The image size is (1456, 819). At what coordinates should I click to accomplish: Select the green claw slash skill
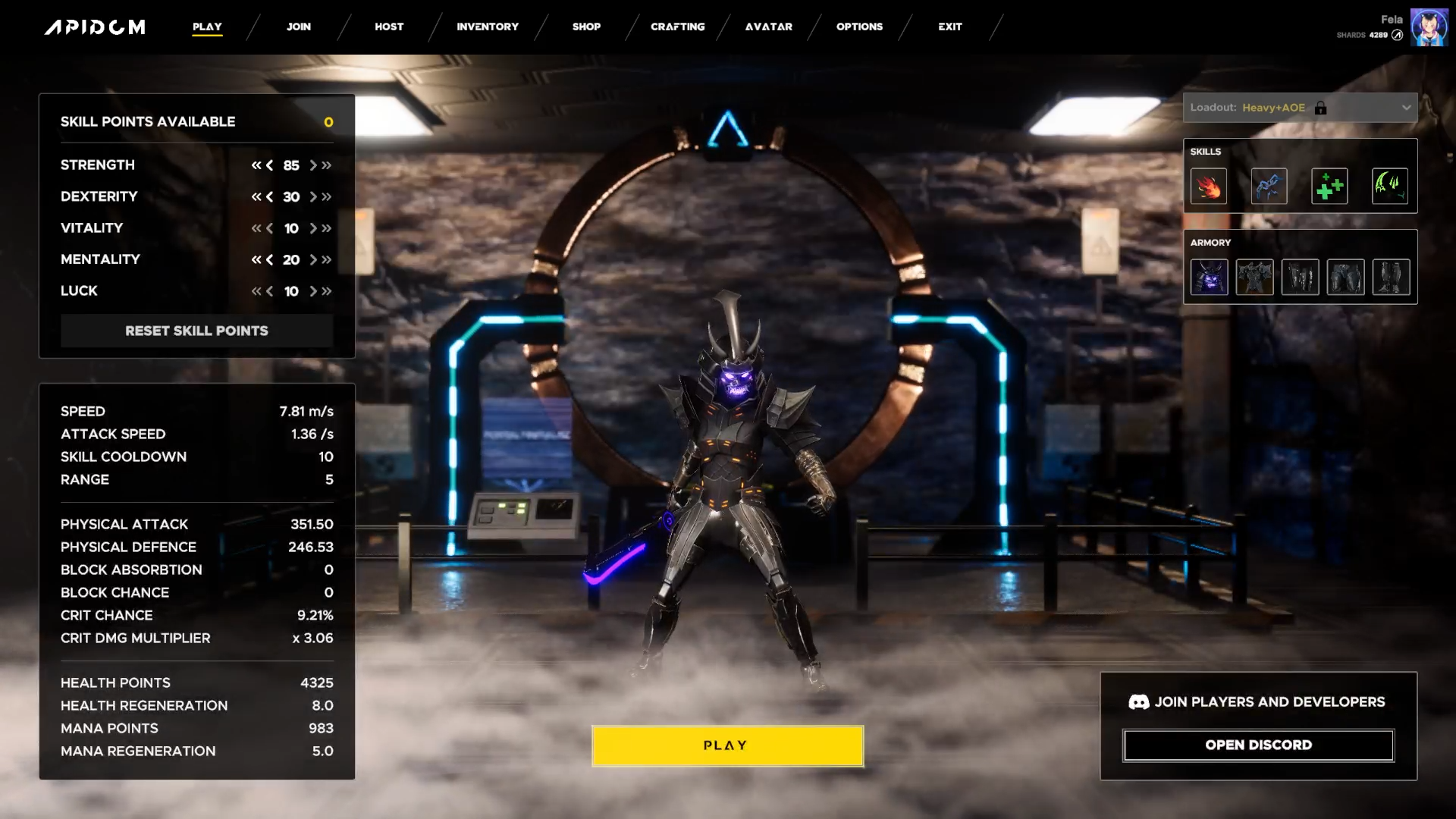[1391, 187]
